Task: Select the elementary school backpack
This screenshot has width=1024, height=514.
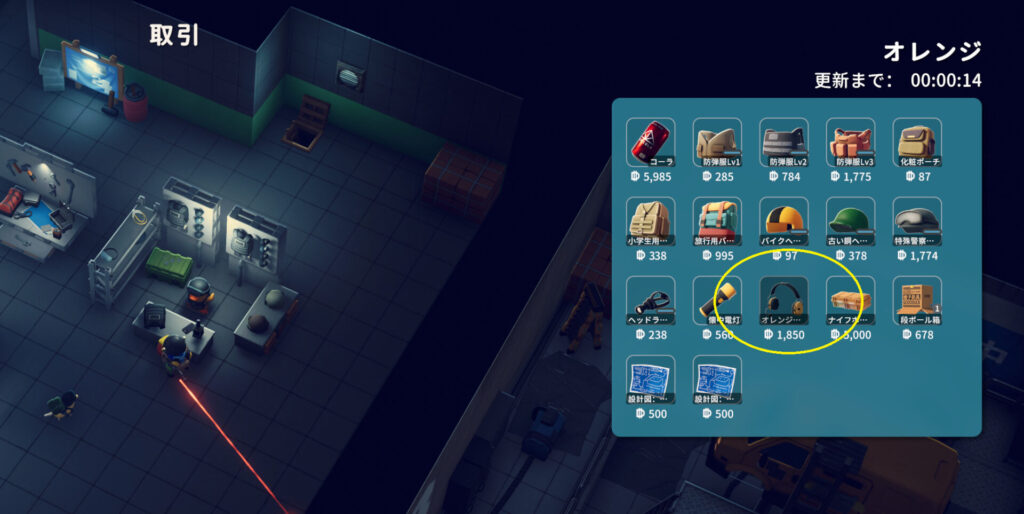Action: point(650,222)
